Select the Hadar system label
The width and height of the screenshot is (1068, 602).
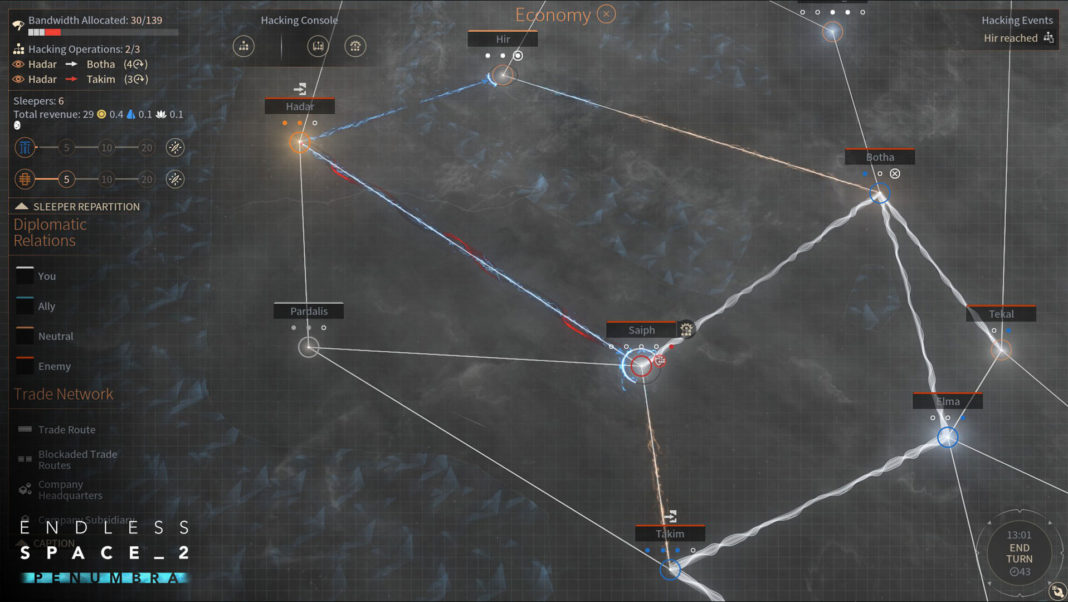click(300, 107)
